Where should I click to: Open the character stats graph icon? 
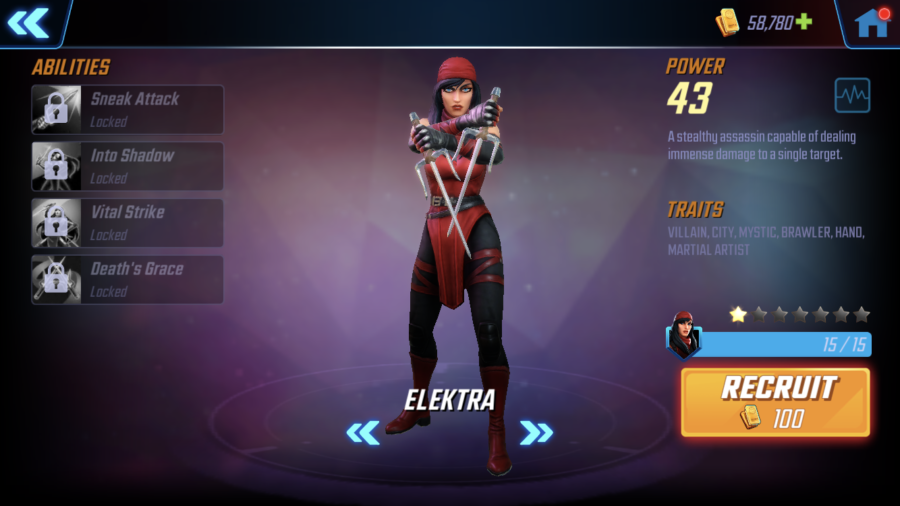pos(852,96)
